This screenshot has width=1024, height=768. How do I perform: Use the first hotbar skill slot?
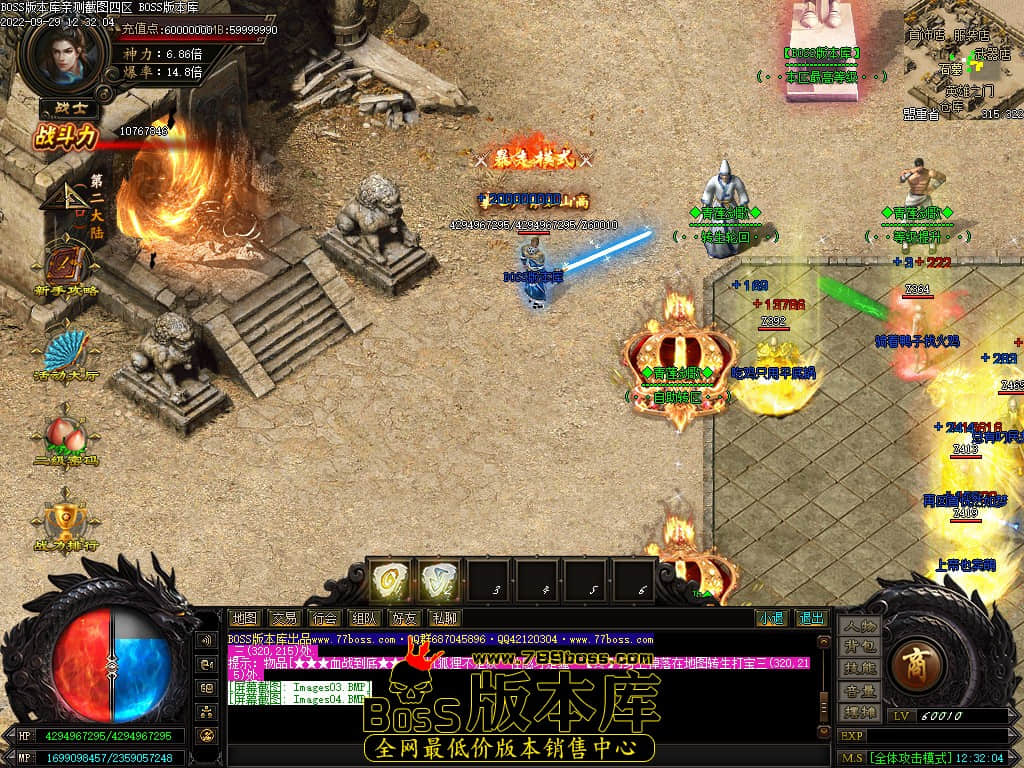click(x=390, y=580)
